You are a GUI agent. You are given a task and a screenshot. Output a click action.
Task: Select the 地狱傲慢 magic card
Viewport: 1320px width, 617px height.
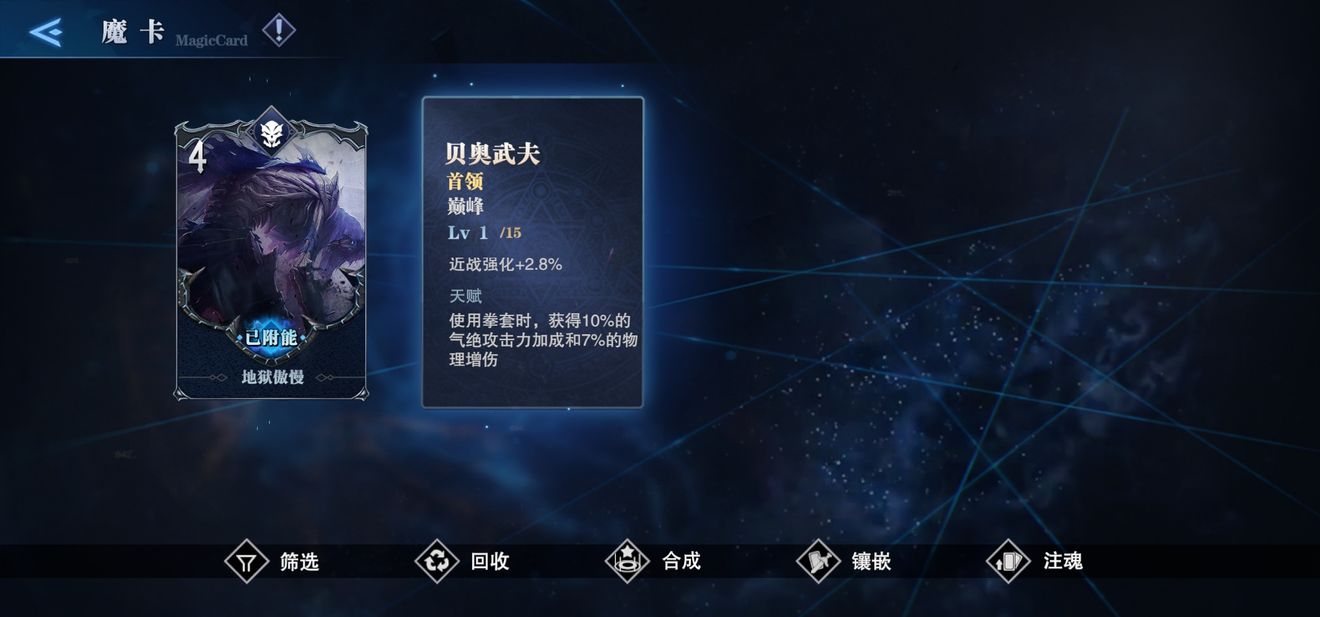272,260
